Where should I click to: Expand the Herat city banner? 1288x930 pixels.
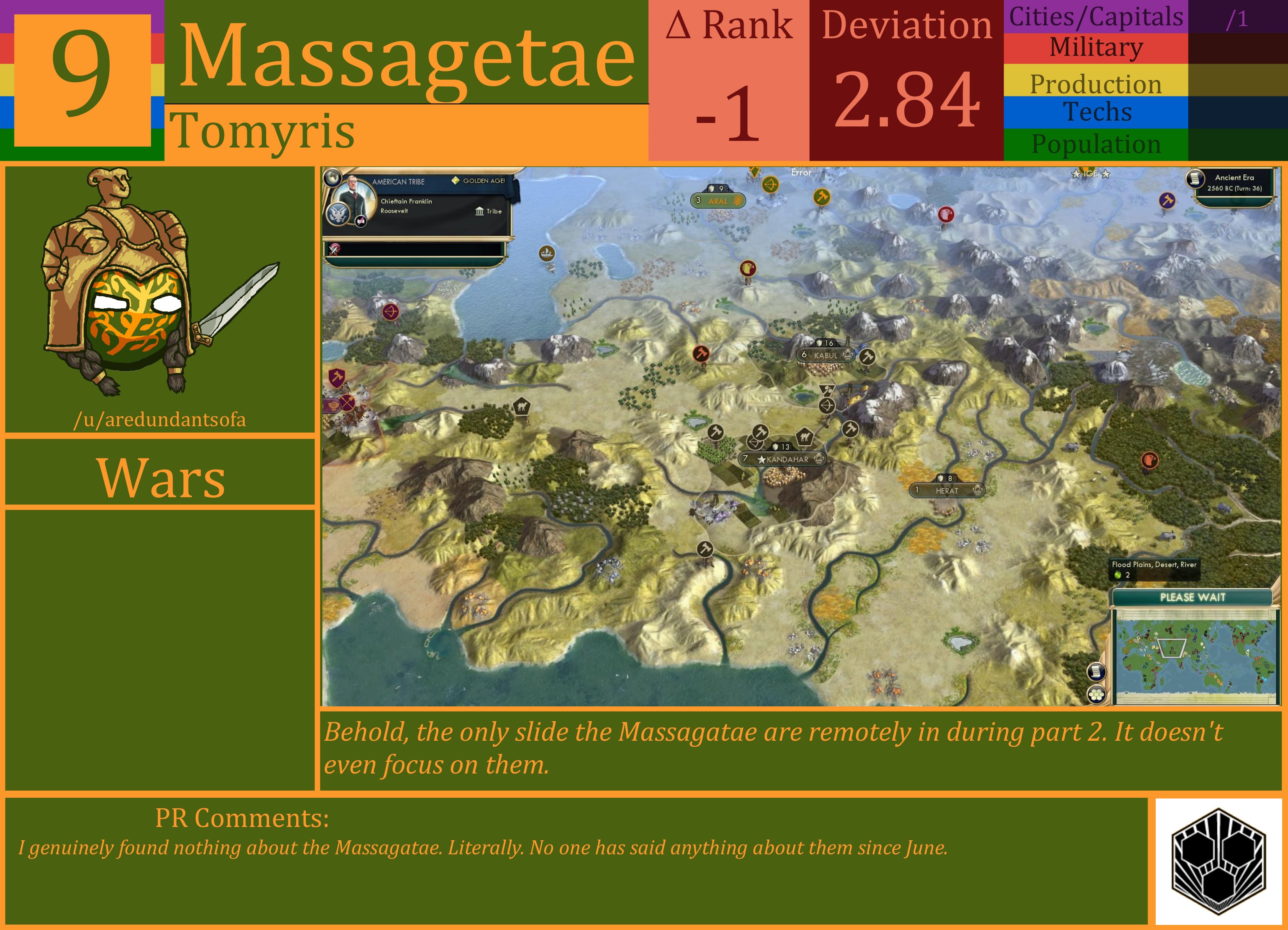coord(947,489)
